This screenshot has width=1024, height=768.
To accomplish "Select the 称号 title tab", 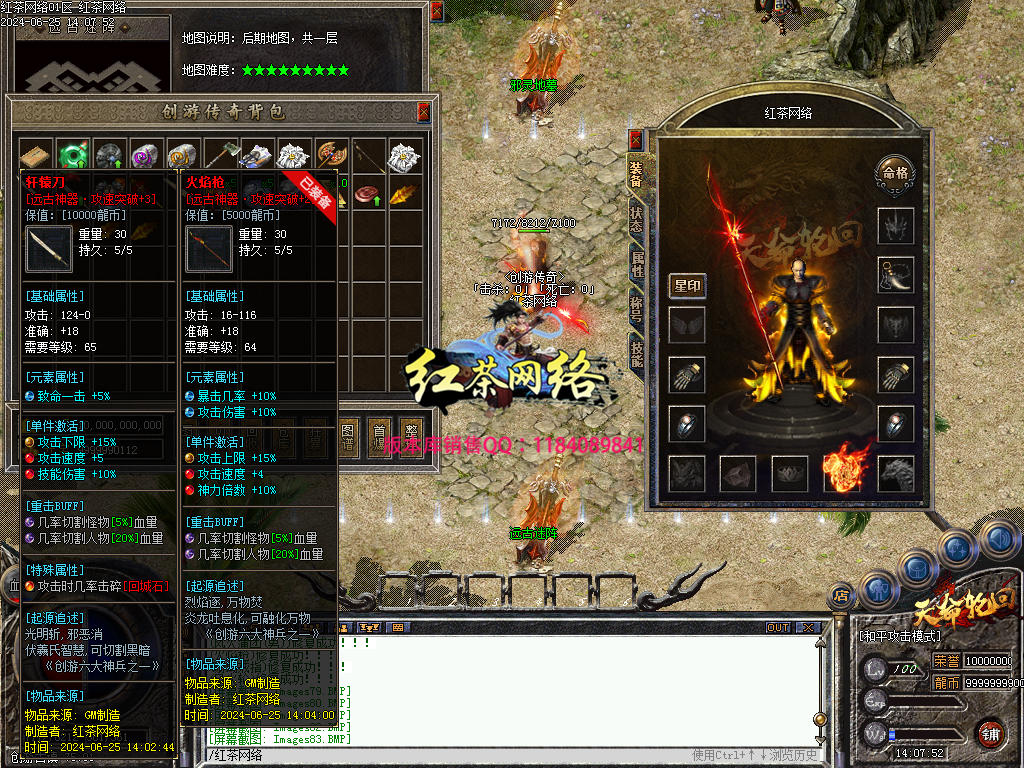I will 636,308.
